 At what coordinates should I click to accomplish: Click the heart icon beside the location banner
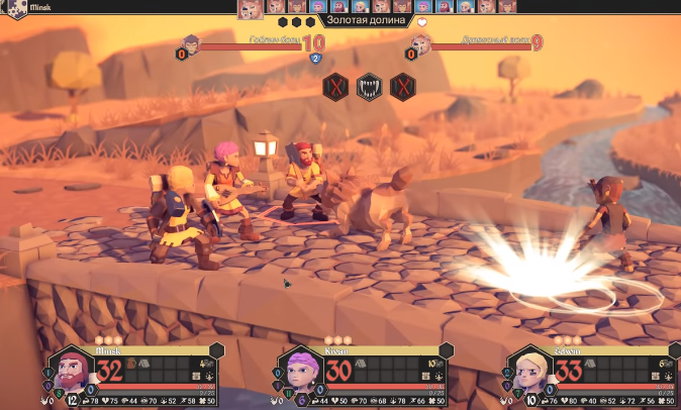tap(422, 21)
